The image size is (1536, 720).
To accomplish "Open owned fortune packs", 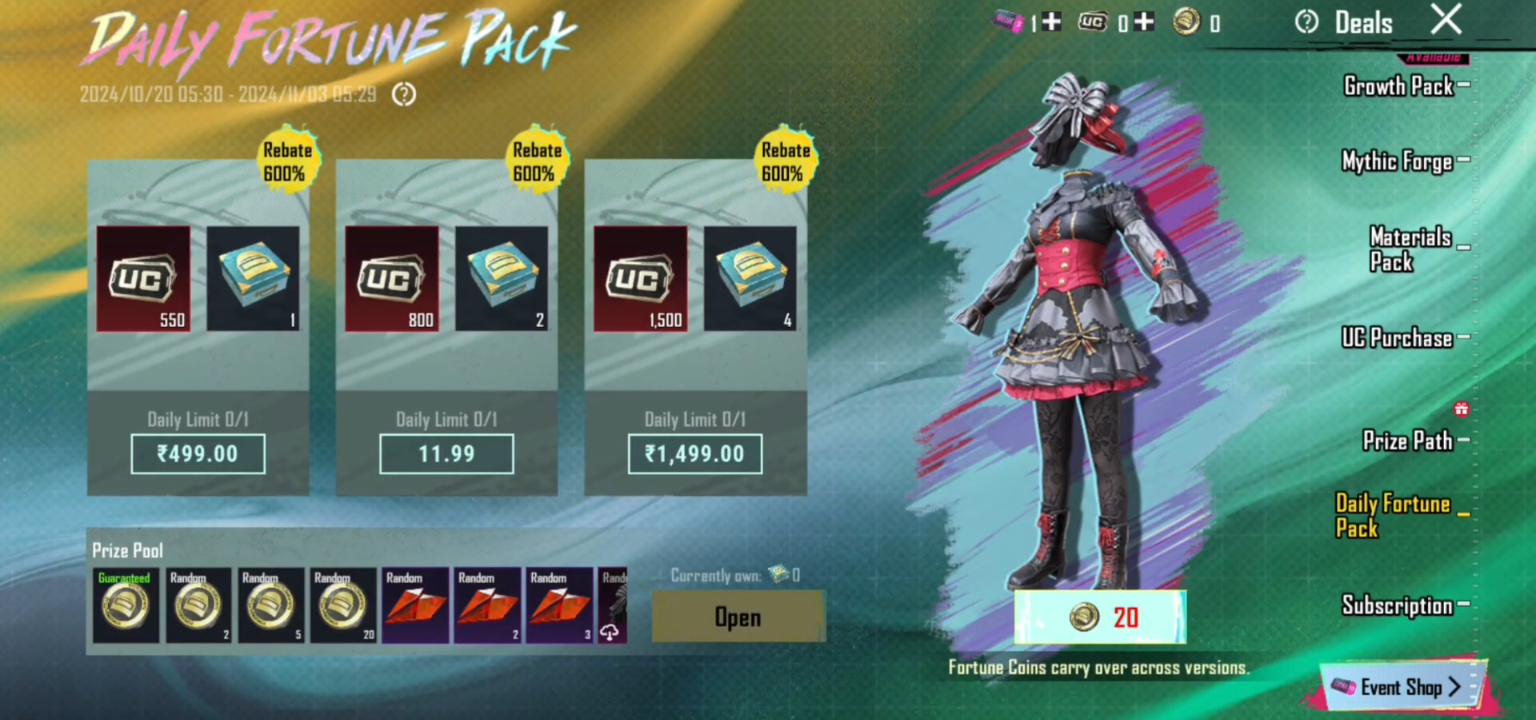I will tap(738, 617).
